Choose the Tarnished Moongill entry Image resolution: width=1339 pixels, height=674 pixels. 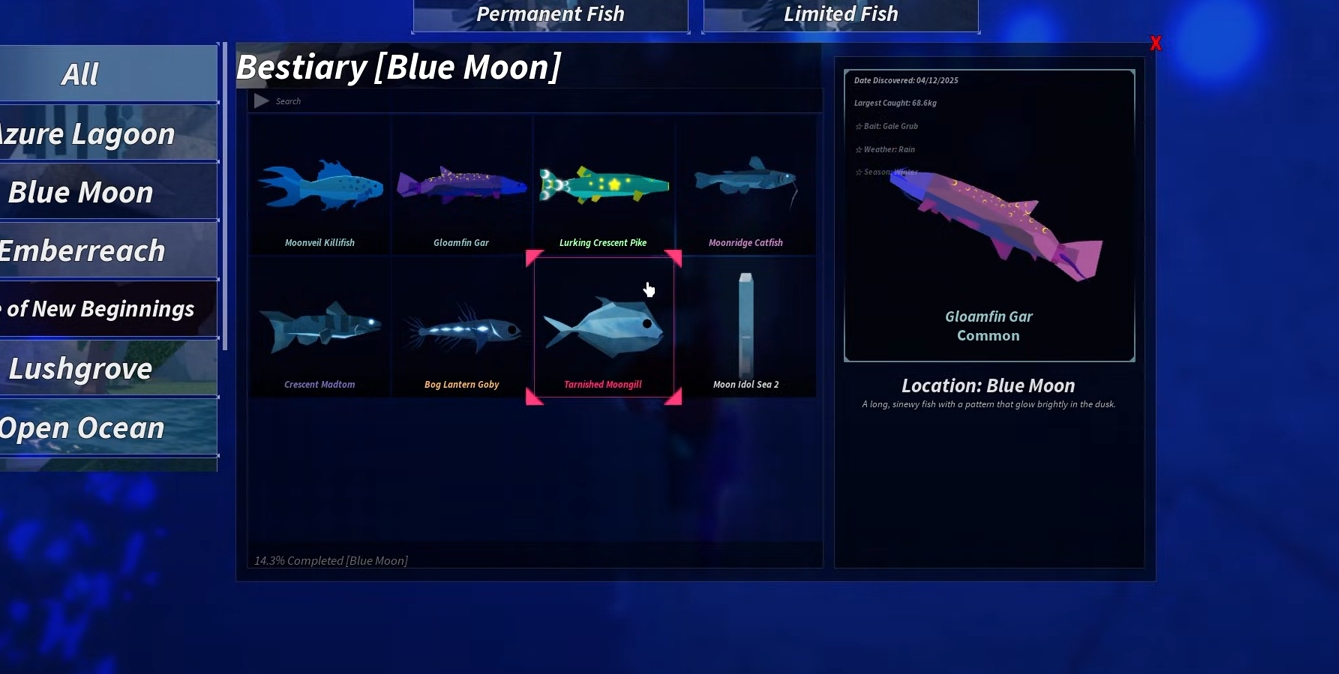click(603, 329)
